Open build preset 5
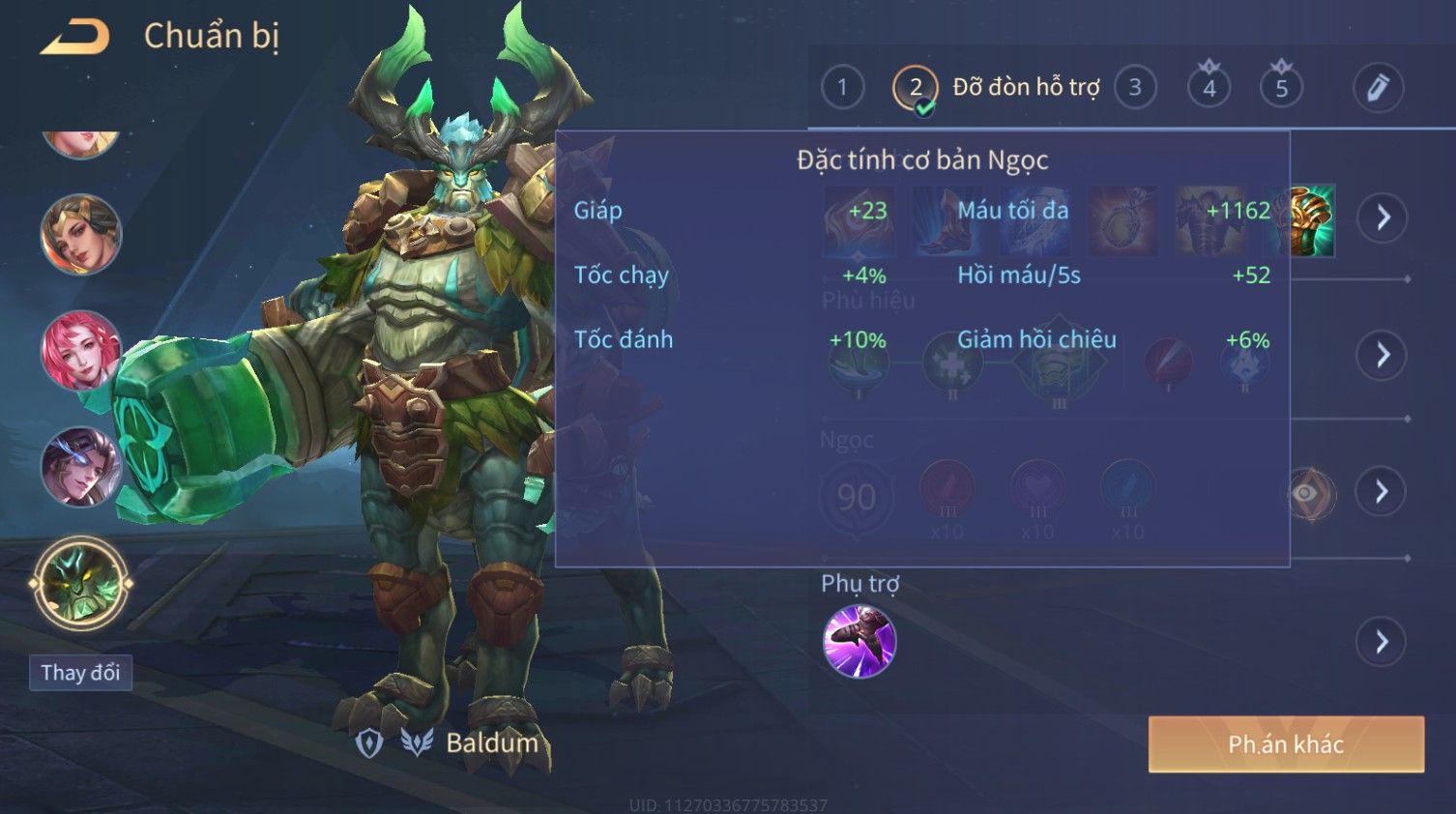The height and width of the screenshot is (814, 1456). 1281,88
